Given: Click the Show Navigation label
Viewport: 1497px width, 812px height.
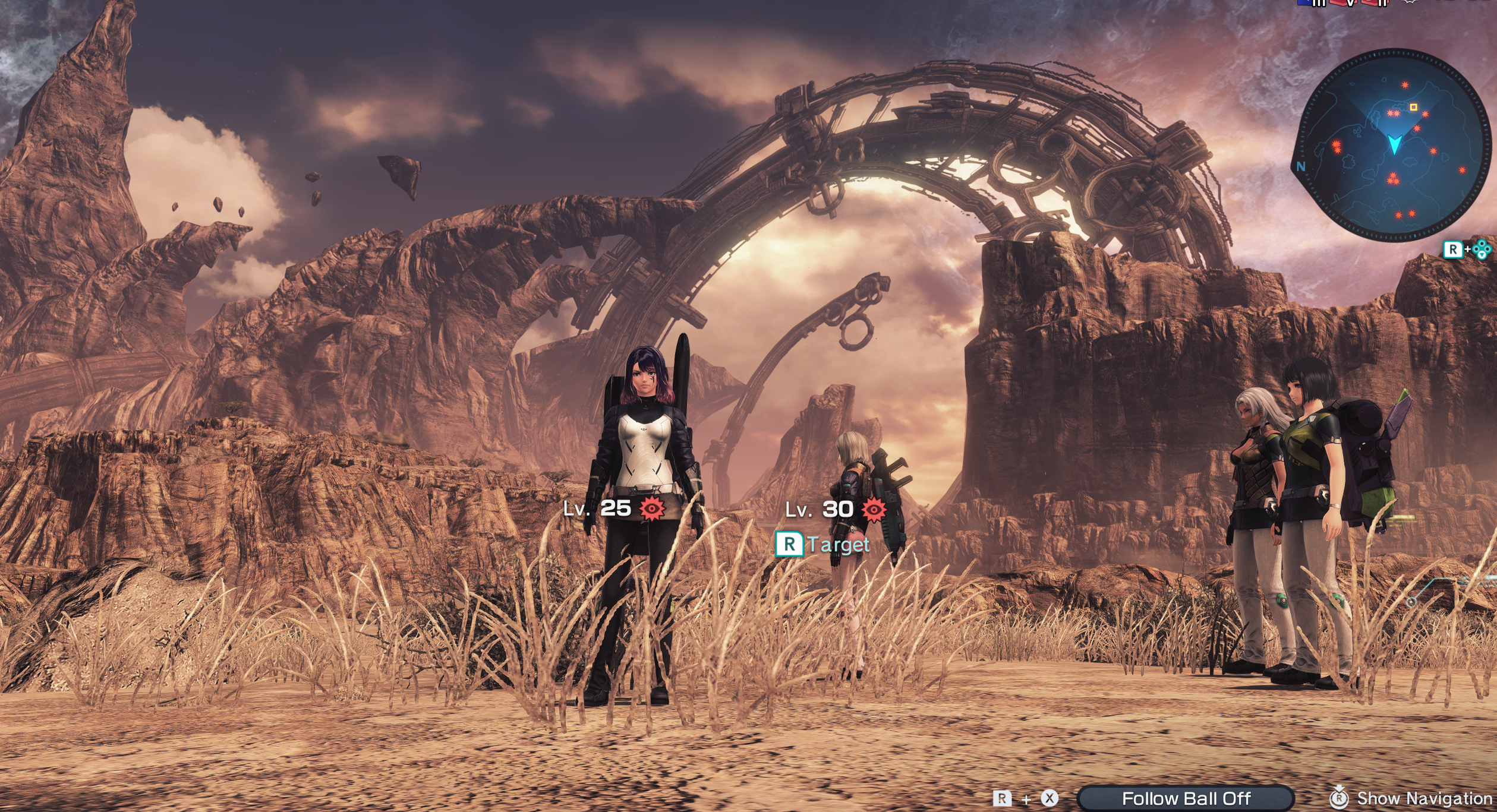Looking at the screenshot, I should click(x=1424, y=798).
